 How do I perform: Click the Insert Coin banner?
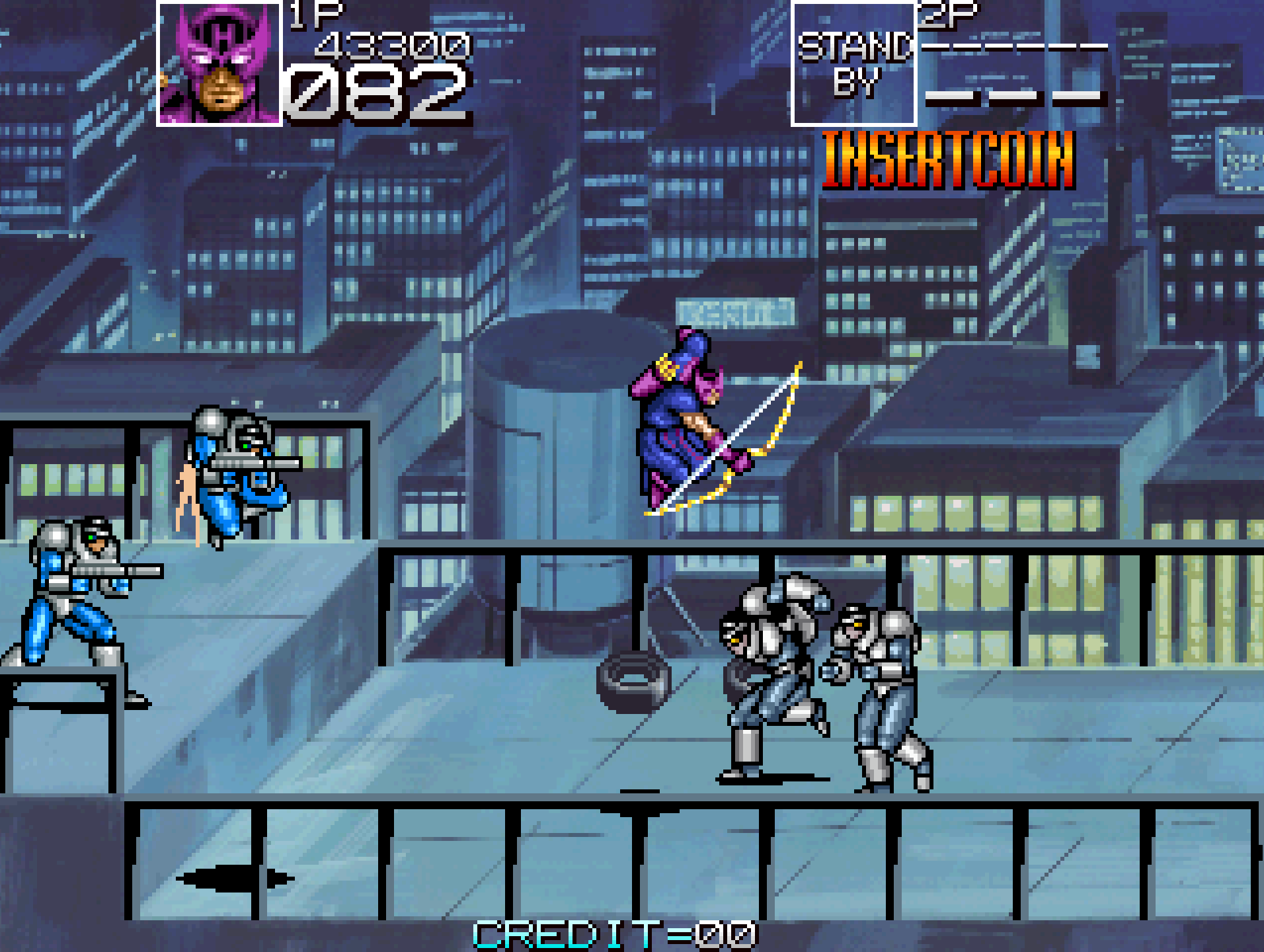(x=948, y=160)
